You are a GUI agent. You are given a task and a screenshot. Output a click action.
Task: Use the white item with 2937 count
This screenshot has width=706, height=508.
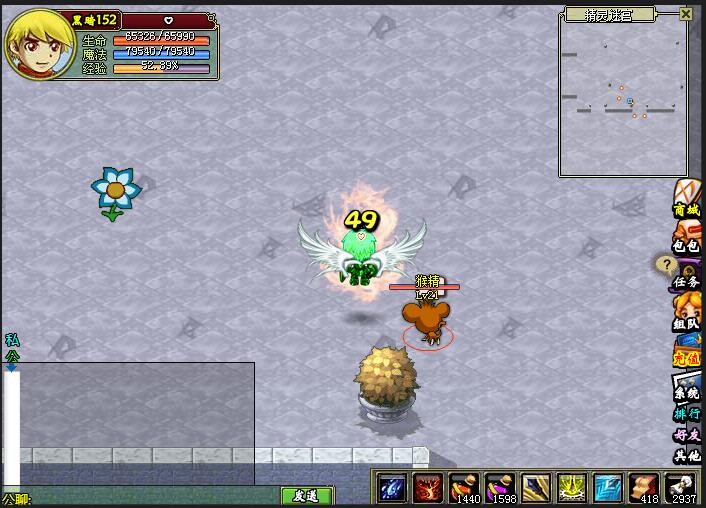(x=682, y=488)
